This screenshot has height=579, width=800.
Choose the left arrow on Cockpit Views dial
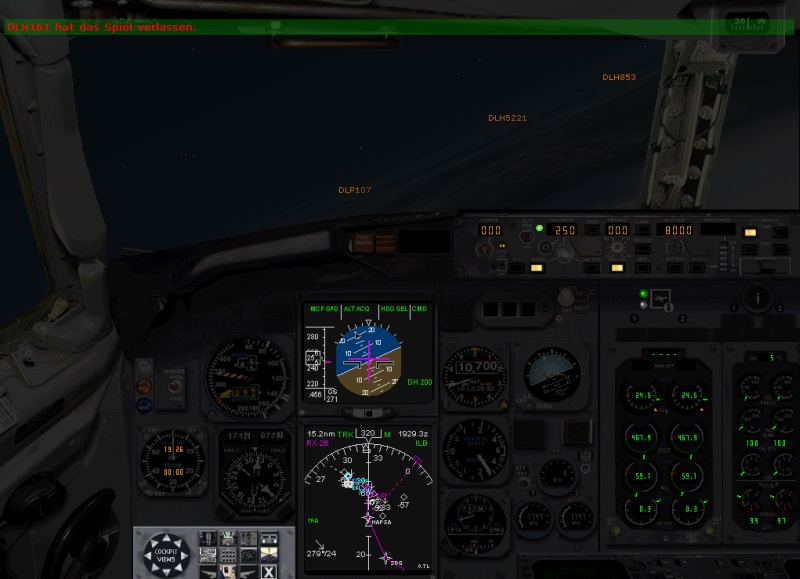point(149,554)
